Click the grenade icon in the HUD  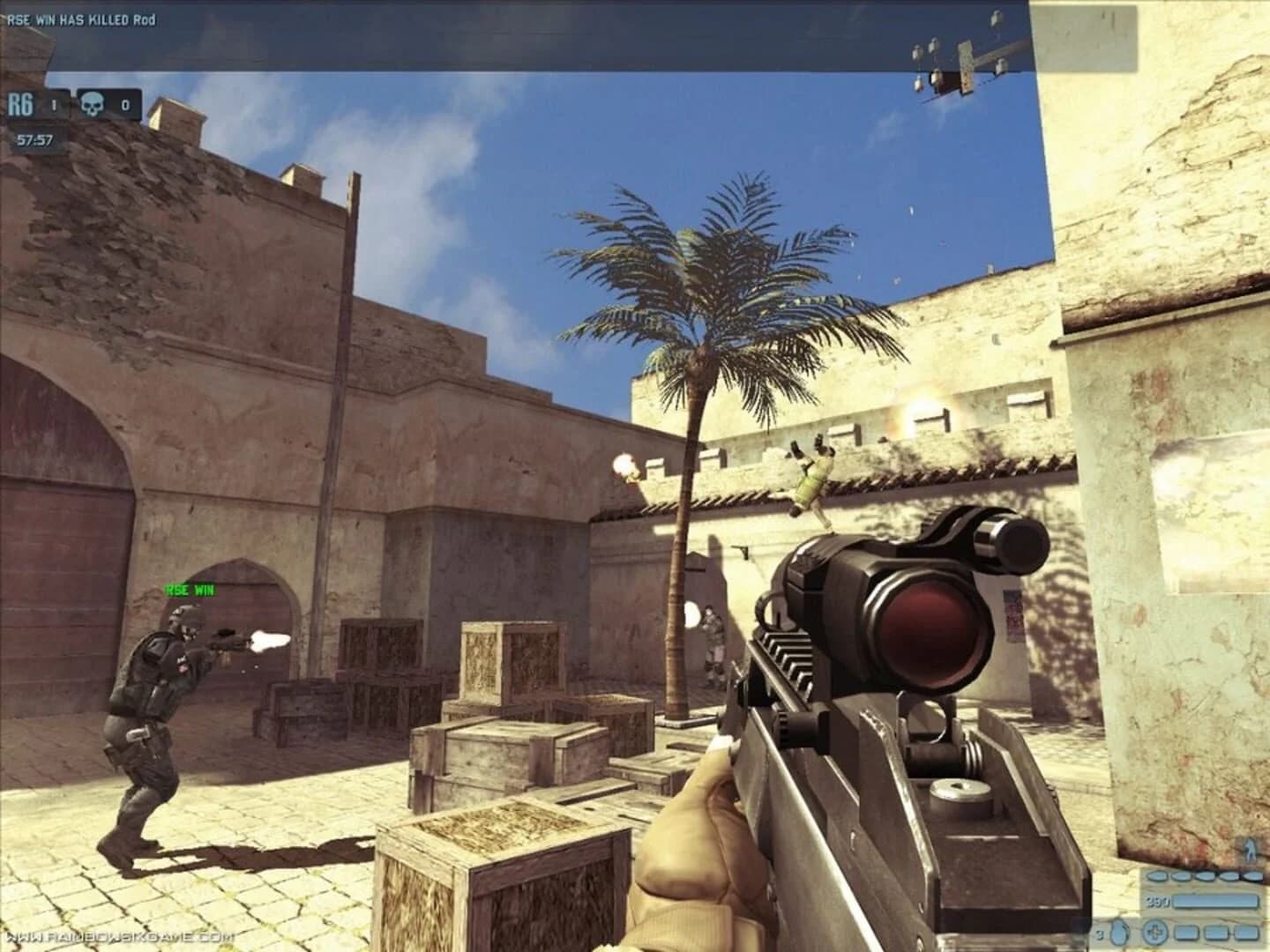pyautogui.click(x=1118, y=933)
